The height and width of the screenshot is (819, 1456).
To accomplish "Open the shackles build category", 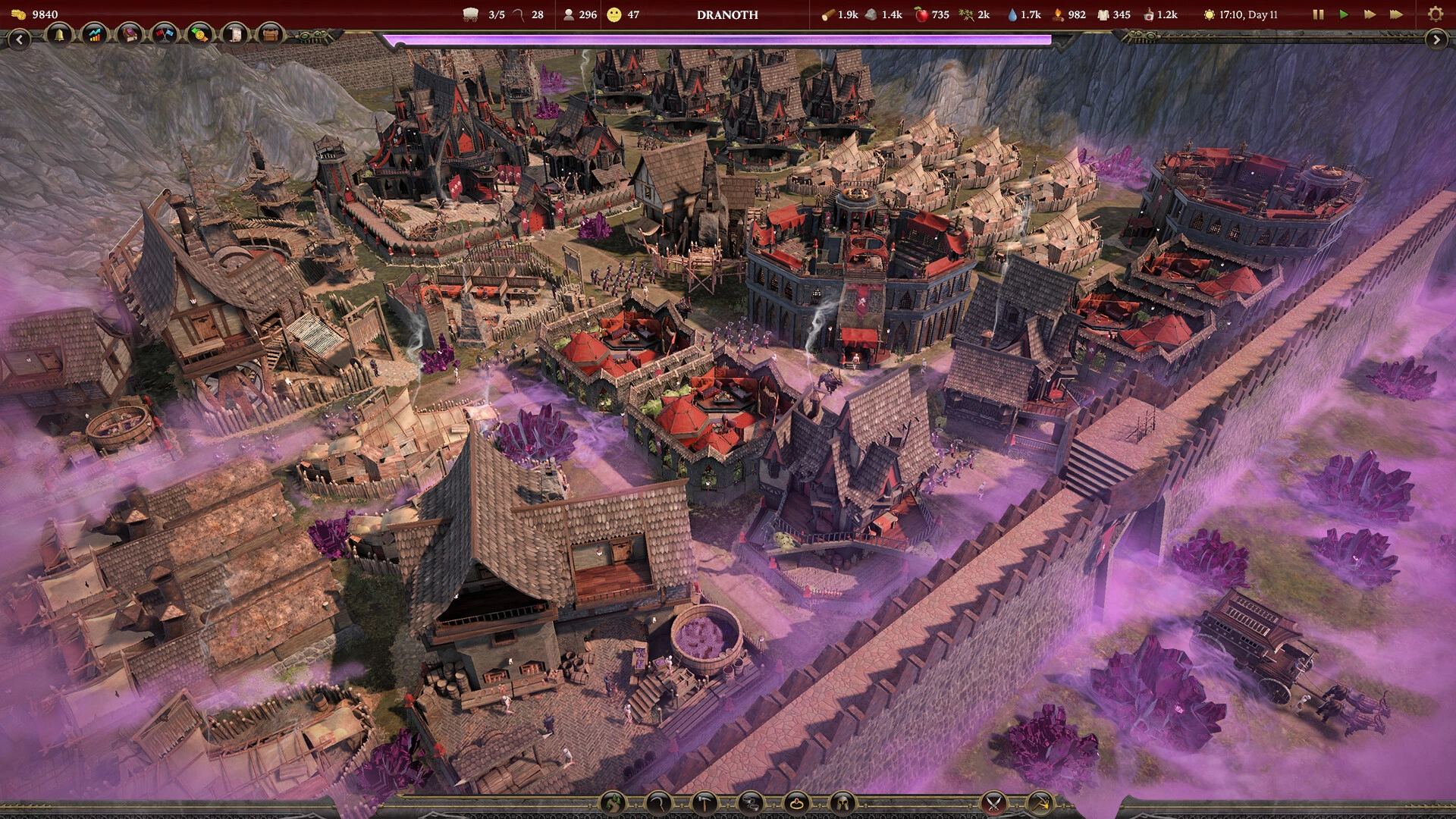I will (x=751, y=802).
